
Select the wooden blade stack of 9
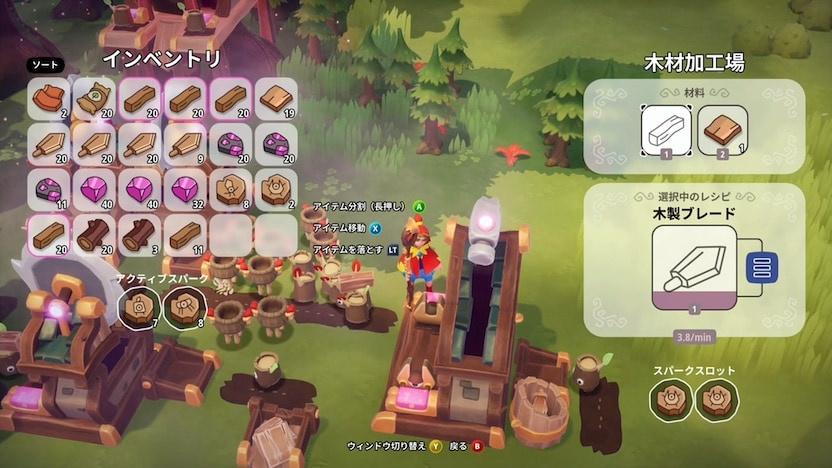point(185,144)
